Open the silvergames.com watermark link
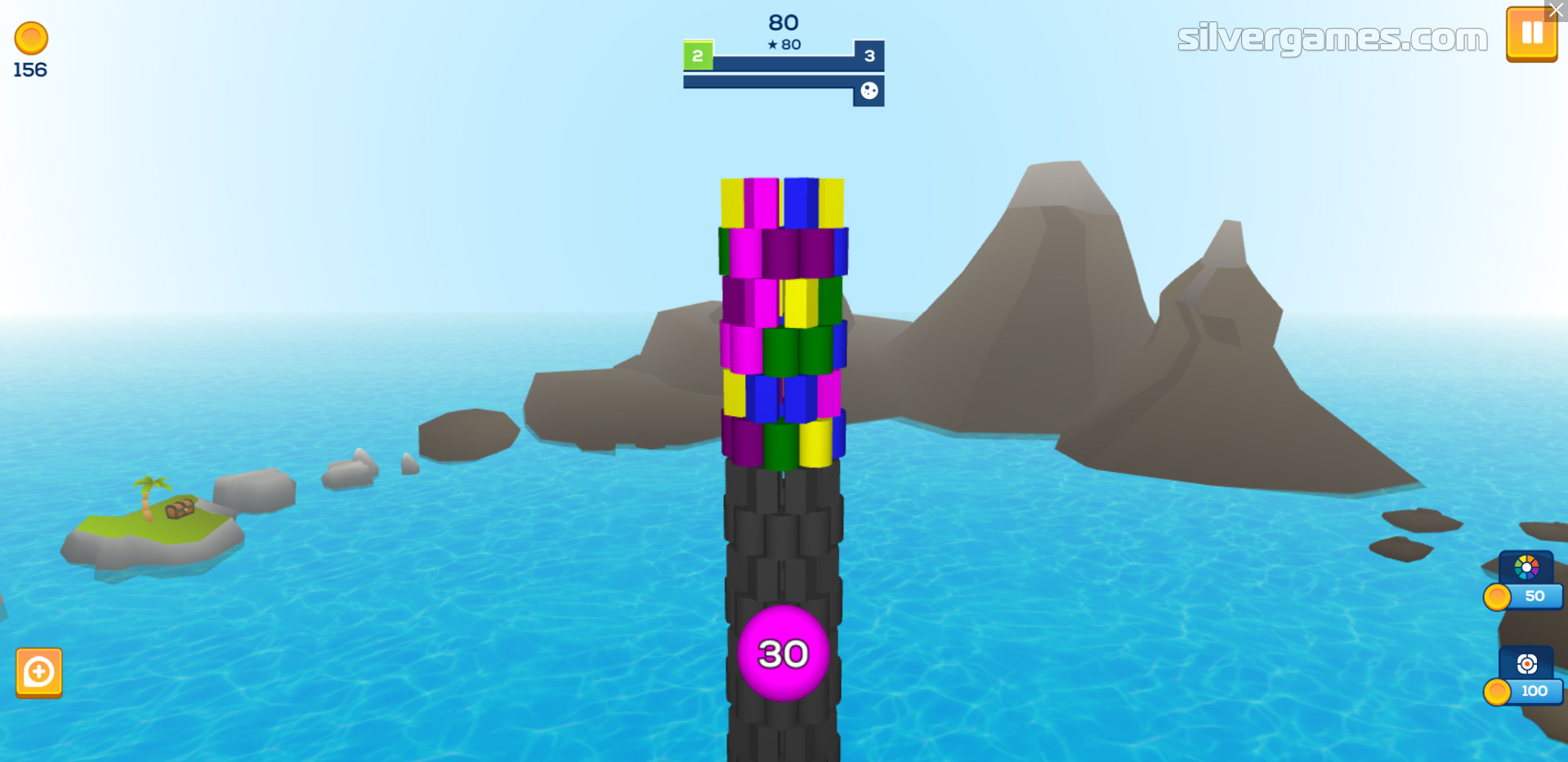 [1332, 38]
